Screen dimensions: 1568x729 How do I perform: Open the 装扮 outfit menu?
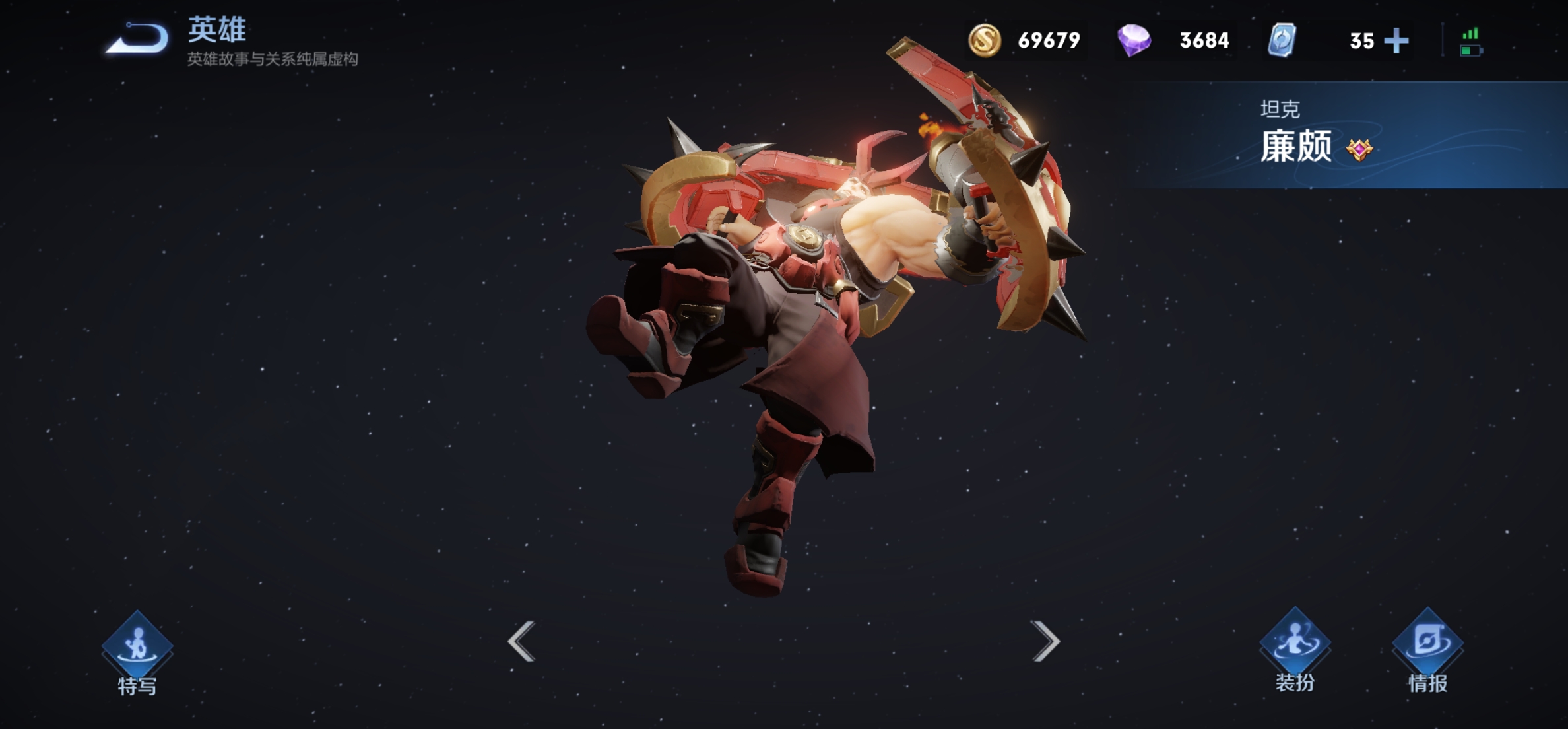click(1295, 649)
